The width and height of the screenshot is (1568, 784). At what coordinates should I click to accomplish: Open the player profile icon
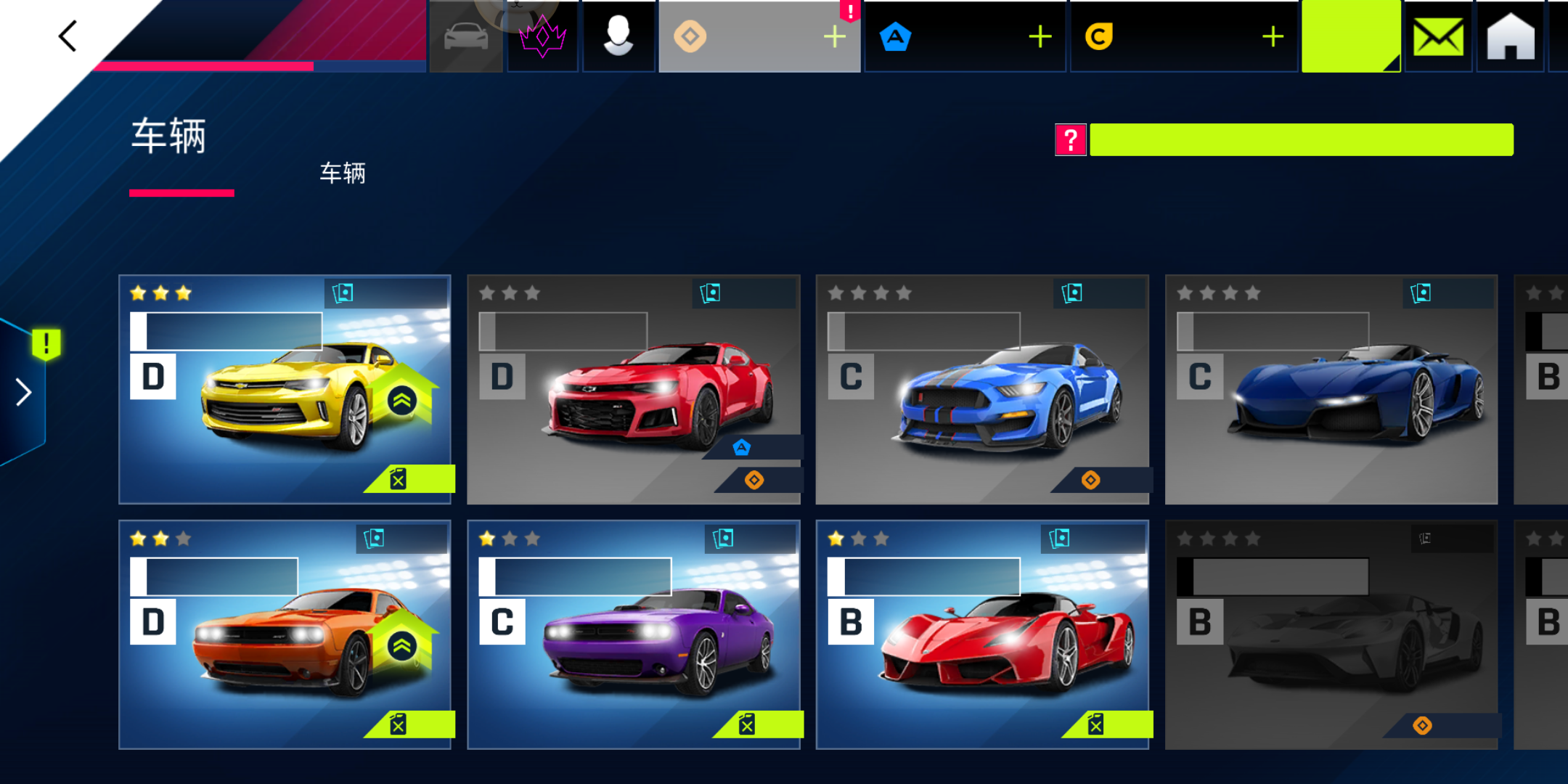click(618, 36)
